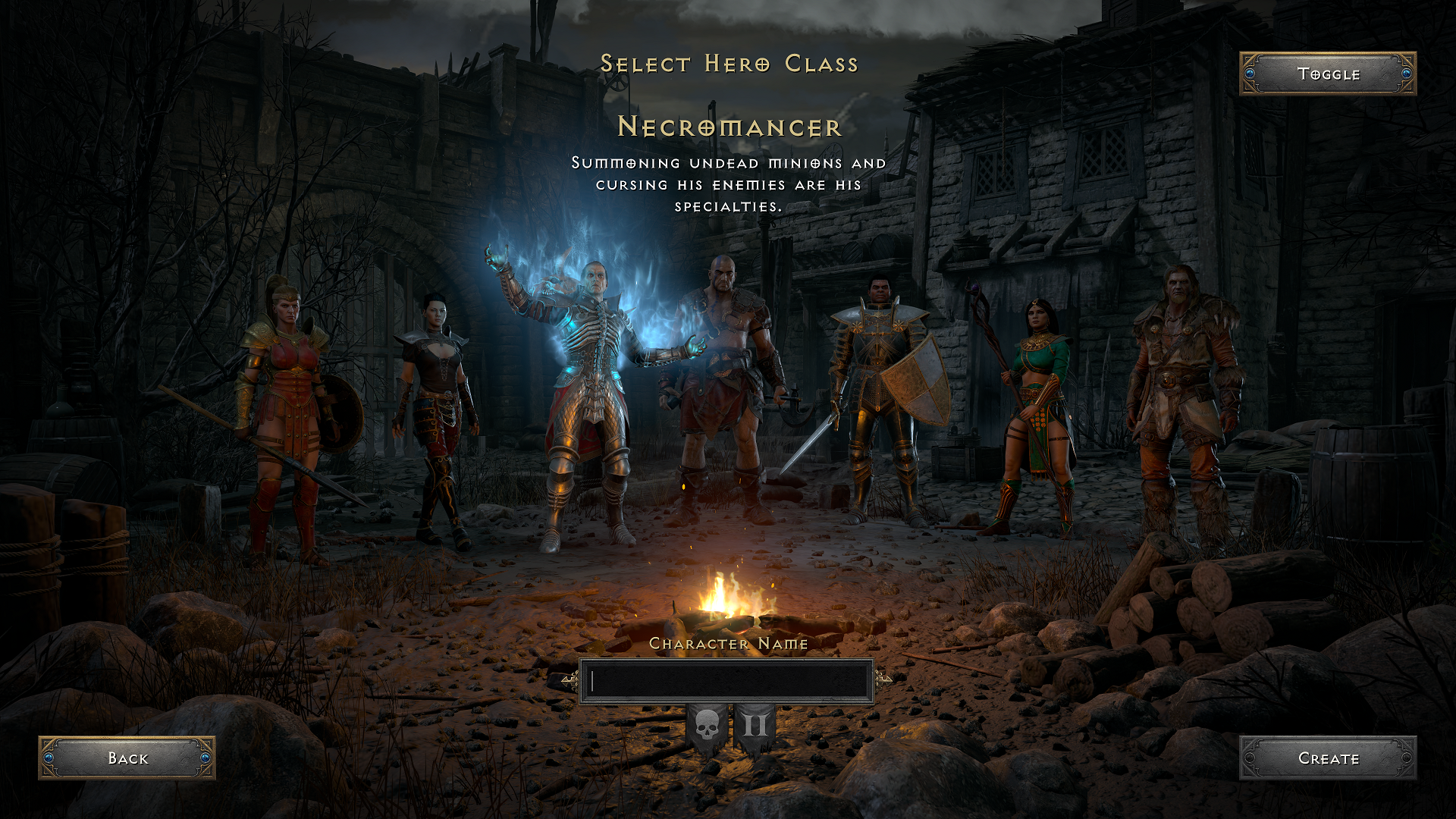Toggle the skull Hardcore banner

point(707,727)
